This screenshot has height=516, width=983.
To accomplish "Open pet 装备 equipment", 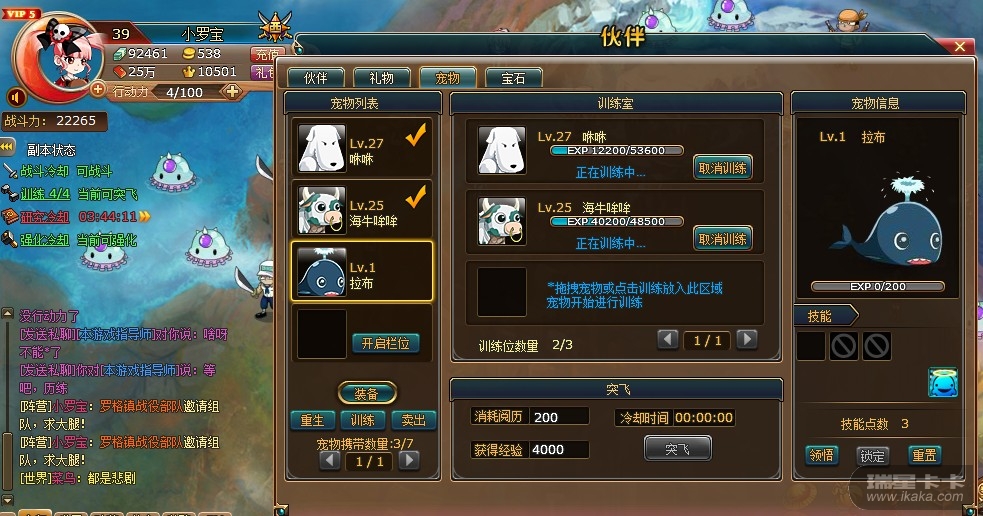I will click(367, 393).
